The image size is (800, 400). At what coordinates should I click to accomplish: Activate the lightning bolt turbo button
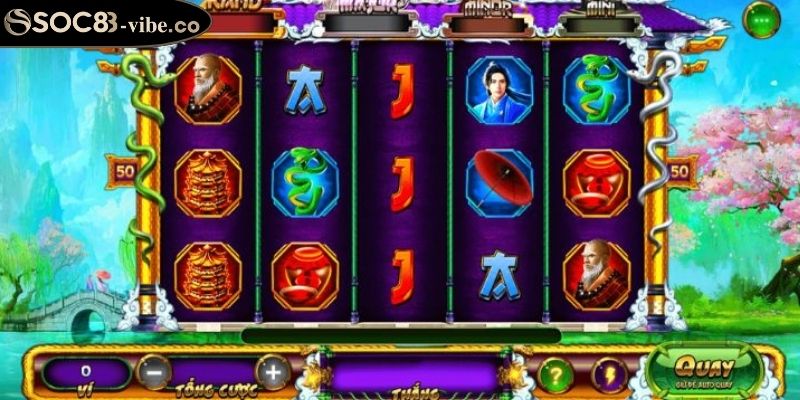click(x=609, y=374)
